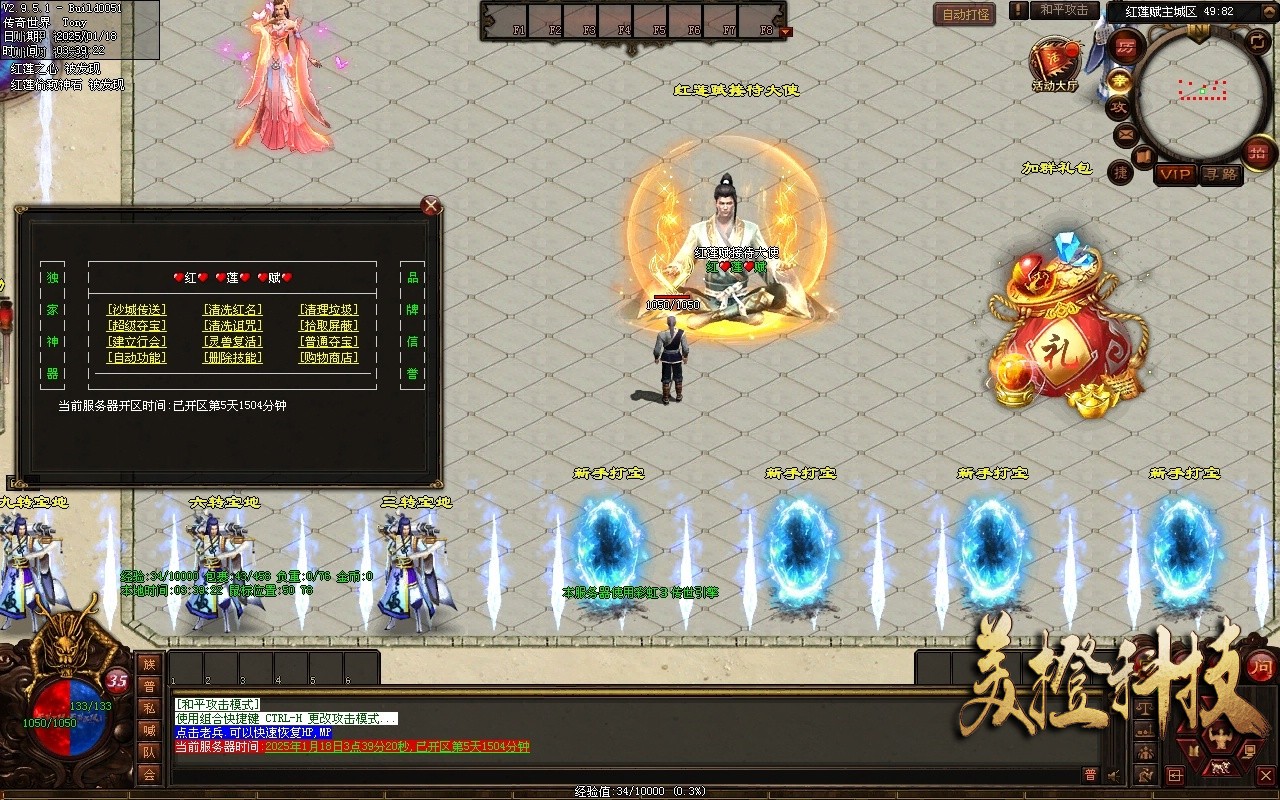Open the 拍 auction icon near the minimap
The image size is (1280, 800).
[x=1257, y=151]
